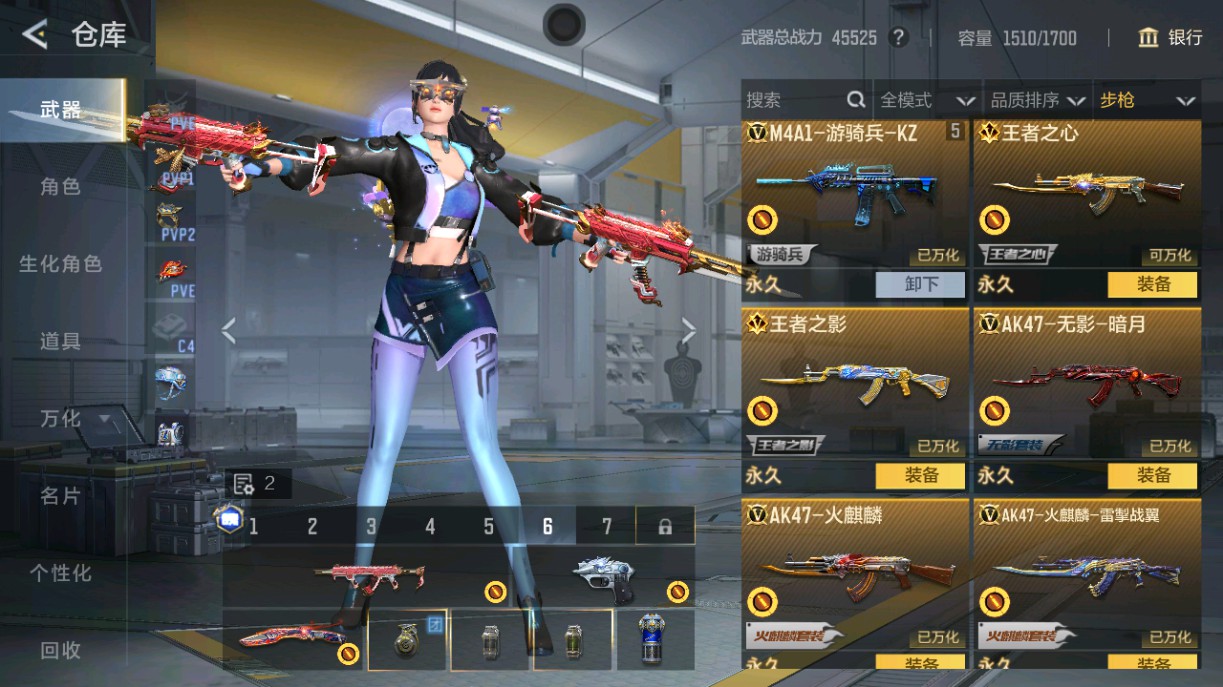Equip the 王者之心 rifle
Image resolution: width=1223 pixels, height=687 pixels.
coord(1152,284)
